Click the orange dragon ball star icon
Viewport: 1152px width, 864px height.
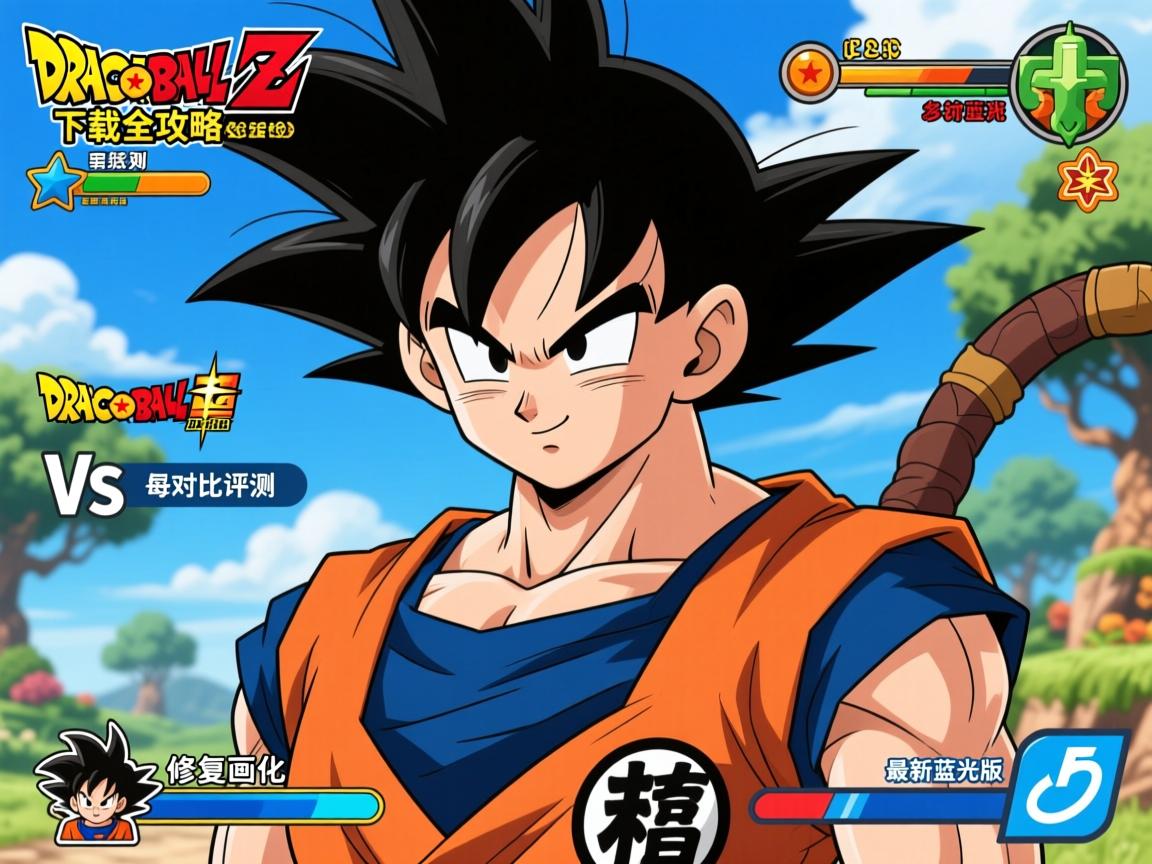click(808, 73)
